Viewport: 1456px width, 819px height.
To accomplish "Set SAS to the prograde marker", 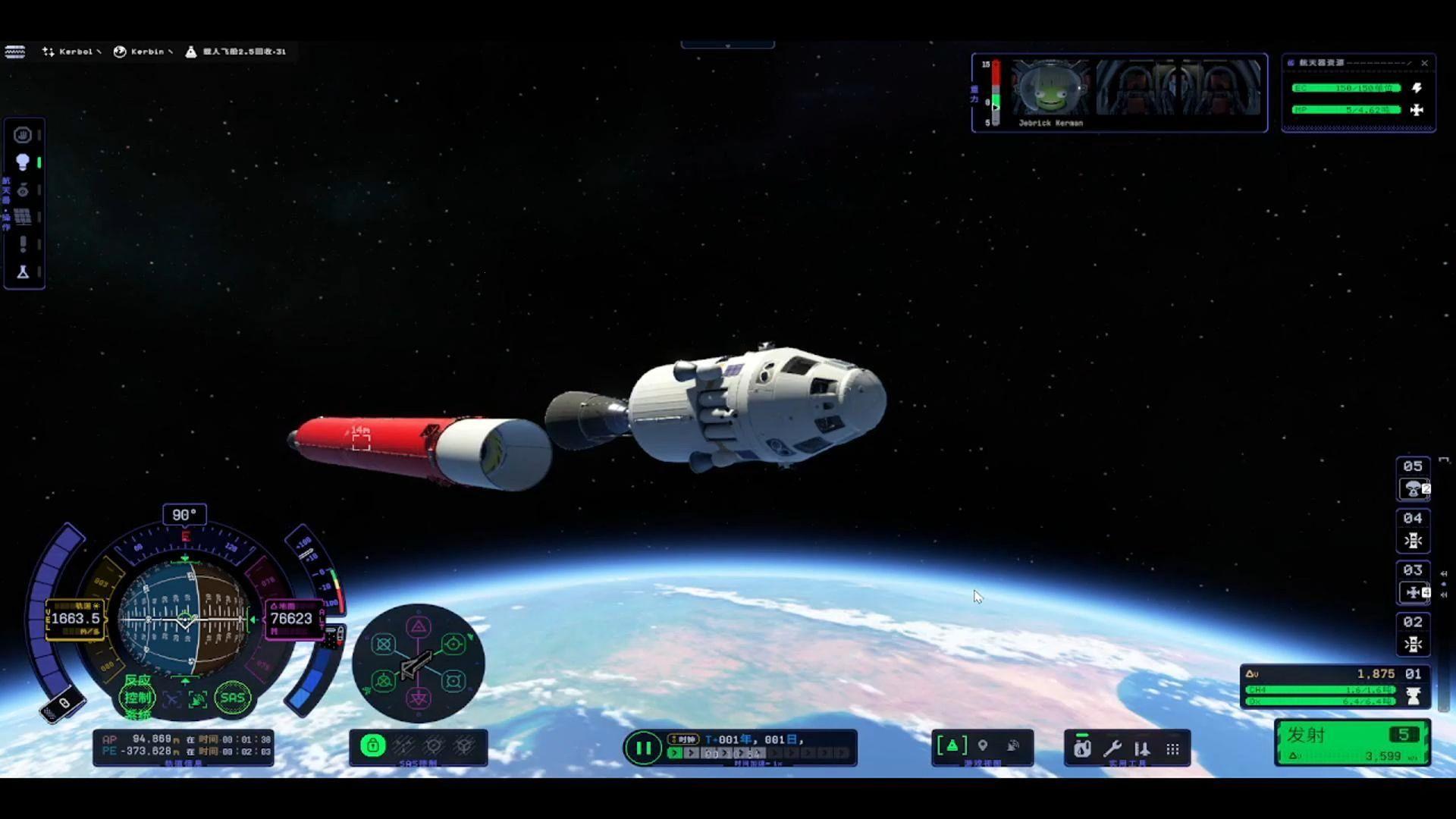I will click(x=453, y=644).
